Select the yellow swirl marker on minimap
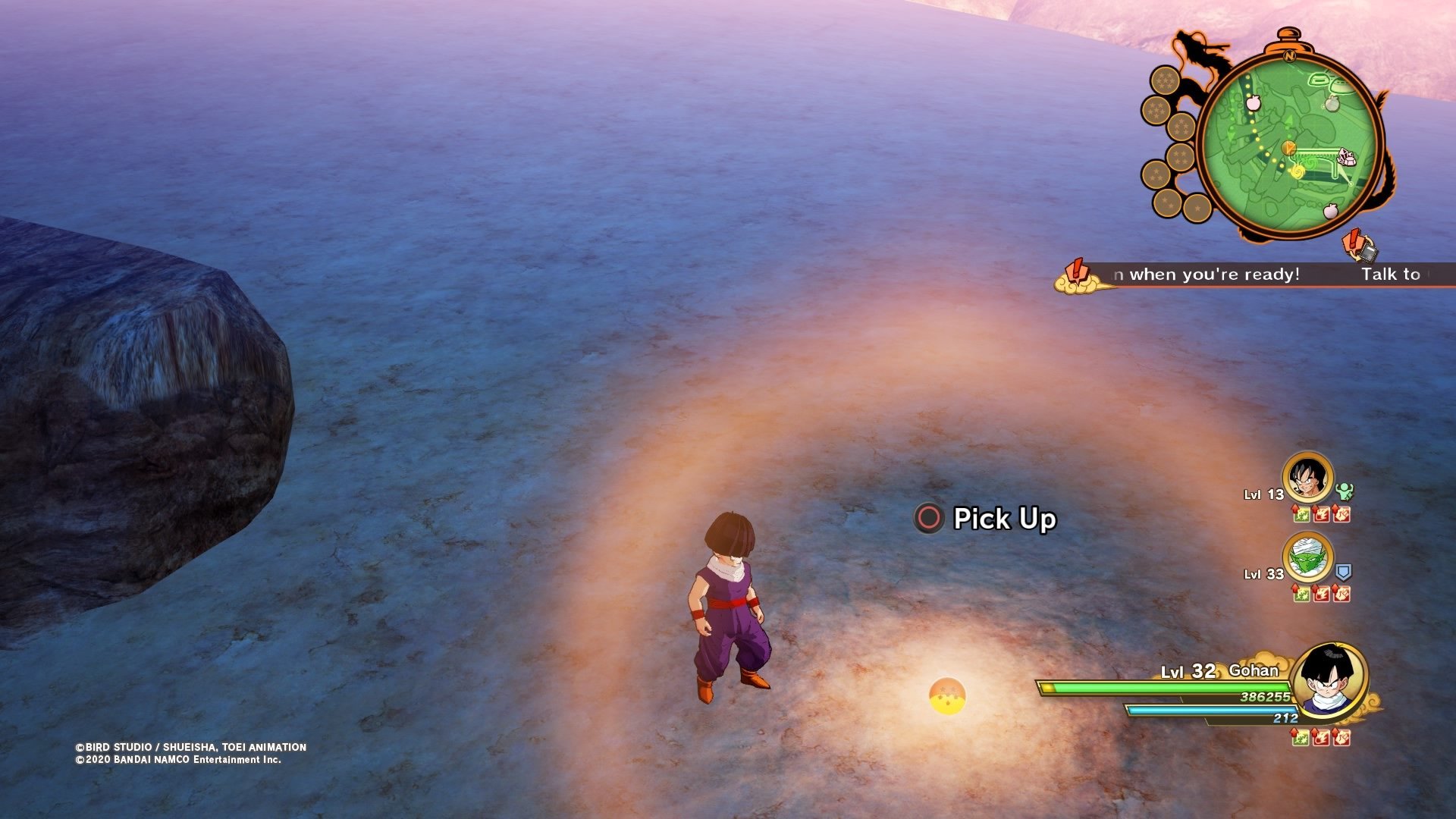The height and width of the screenshot is (819, 1456). (x=1297, y=171)
